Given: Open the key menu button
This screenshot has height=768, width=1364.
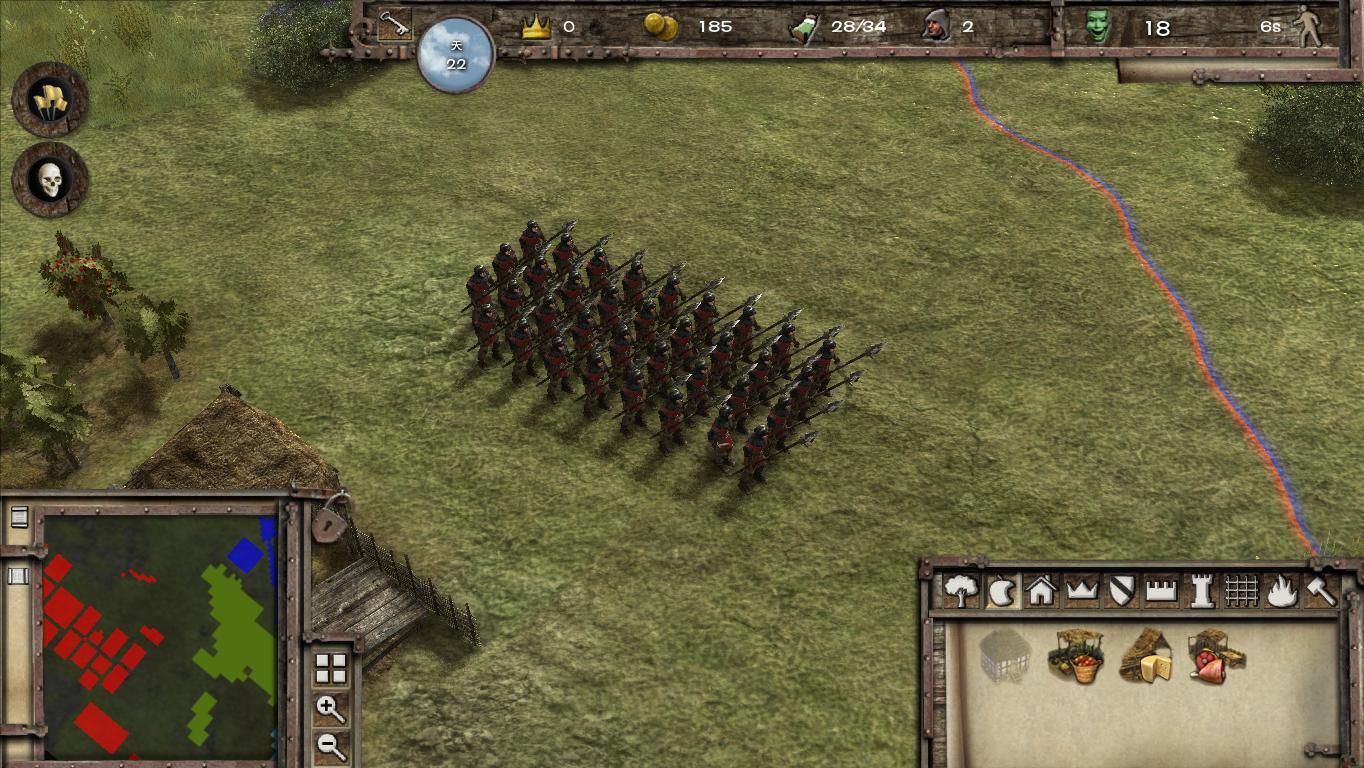Looking at the screenshot, I should tap(394, 25).
